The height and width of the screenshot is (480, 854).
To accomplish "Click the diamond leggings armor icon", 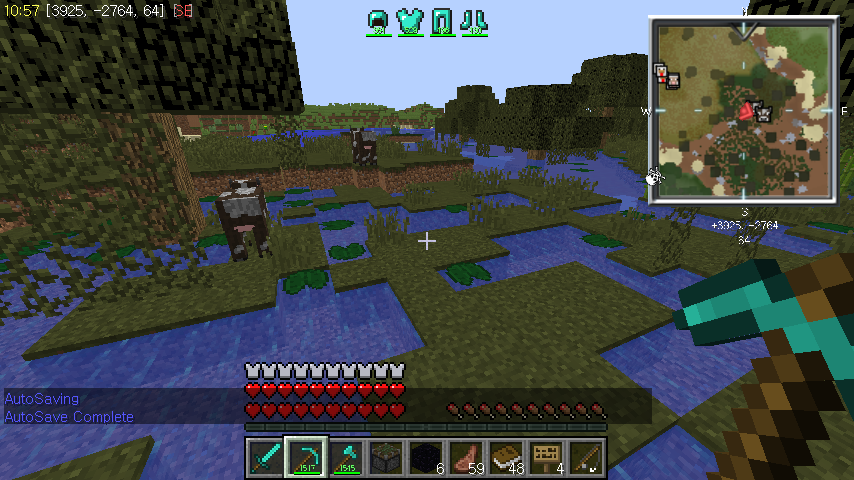I will pyautogui.click(x=442, y=20).
